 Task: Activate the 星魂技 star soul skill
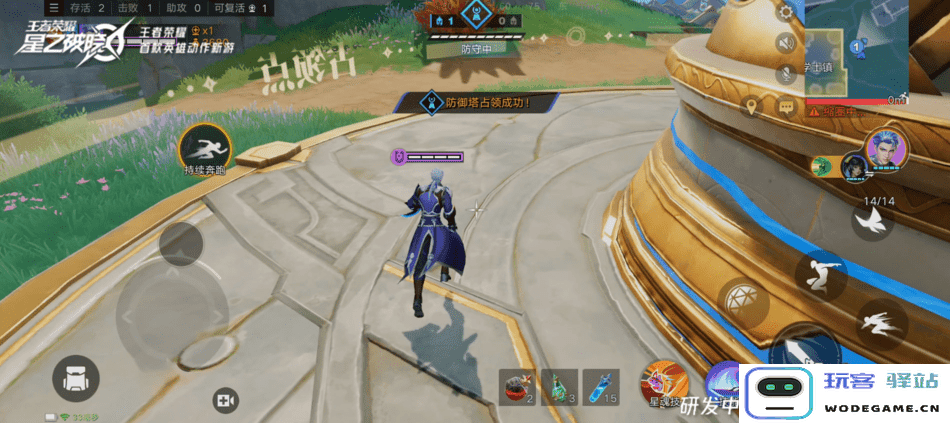(664, 383)
